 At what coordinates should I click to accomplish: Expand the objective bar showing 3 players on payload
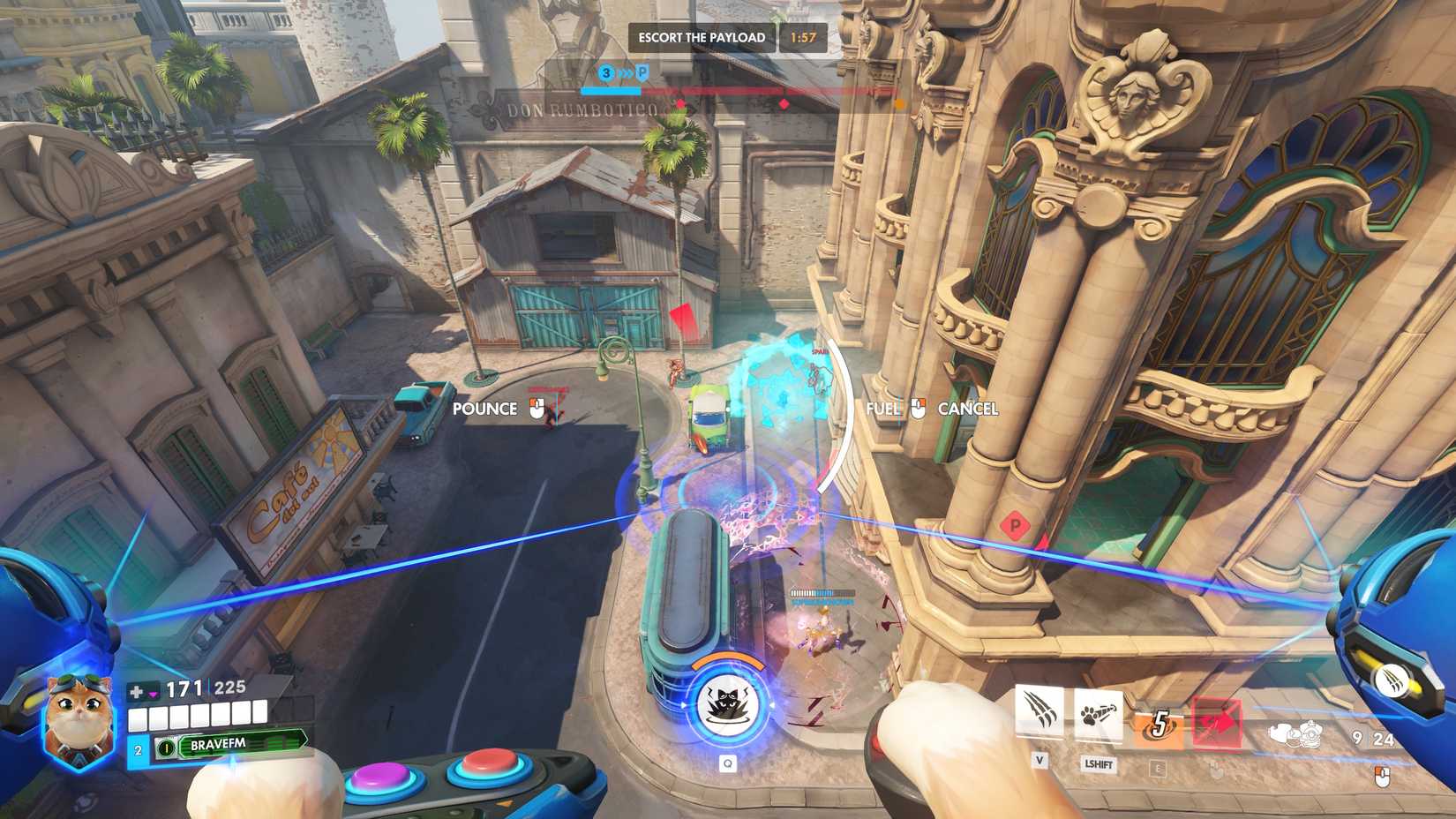click(606, 72)
